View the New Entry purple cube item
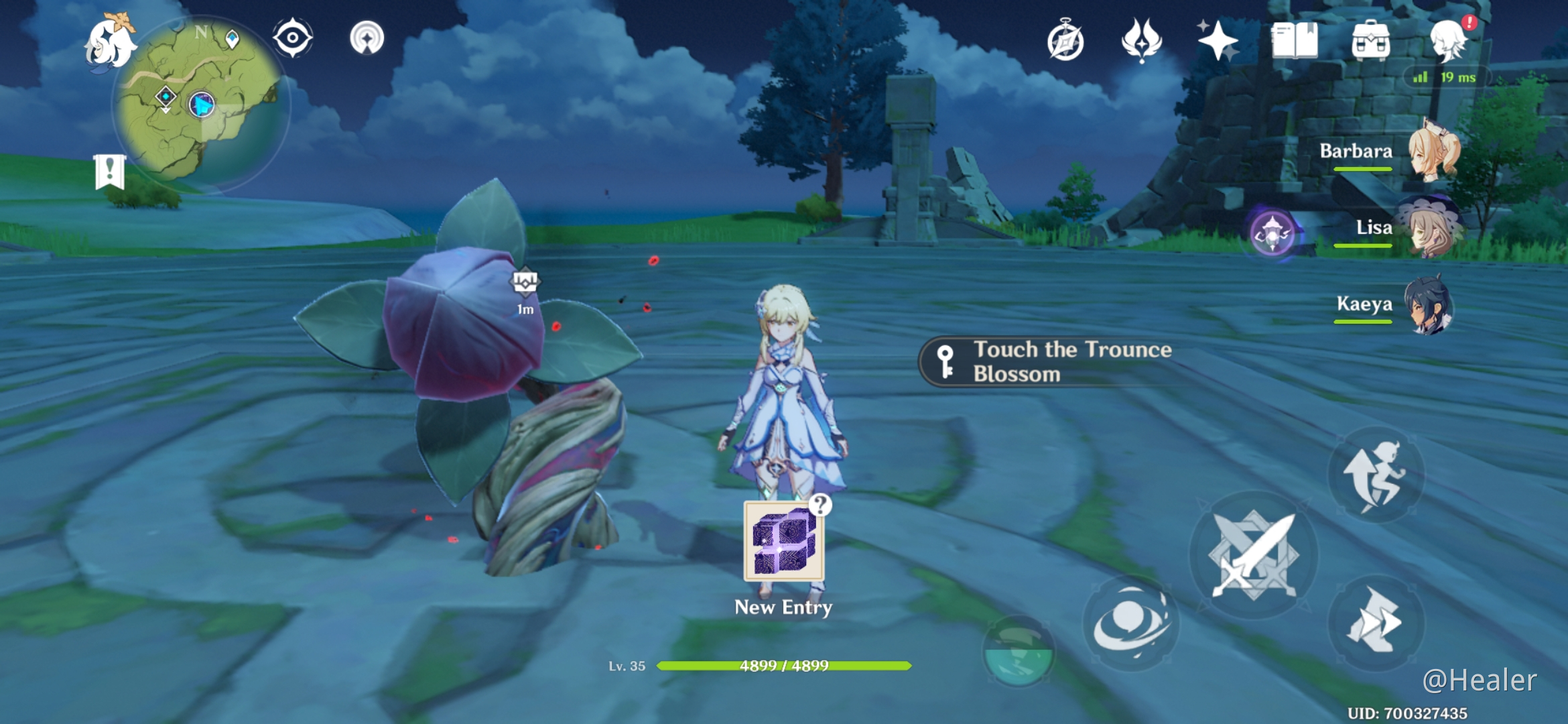This screenshot has height=724, width=1568. (x=784, y=542)
